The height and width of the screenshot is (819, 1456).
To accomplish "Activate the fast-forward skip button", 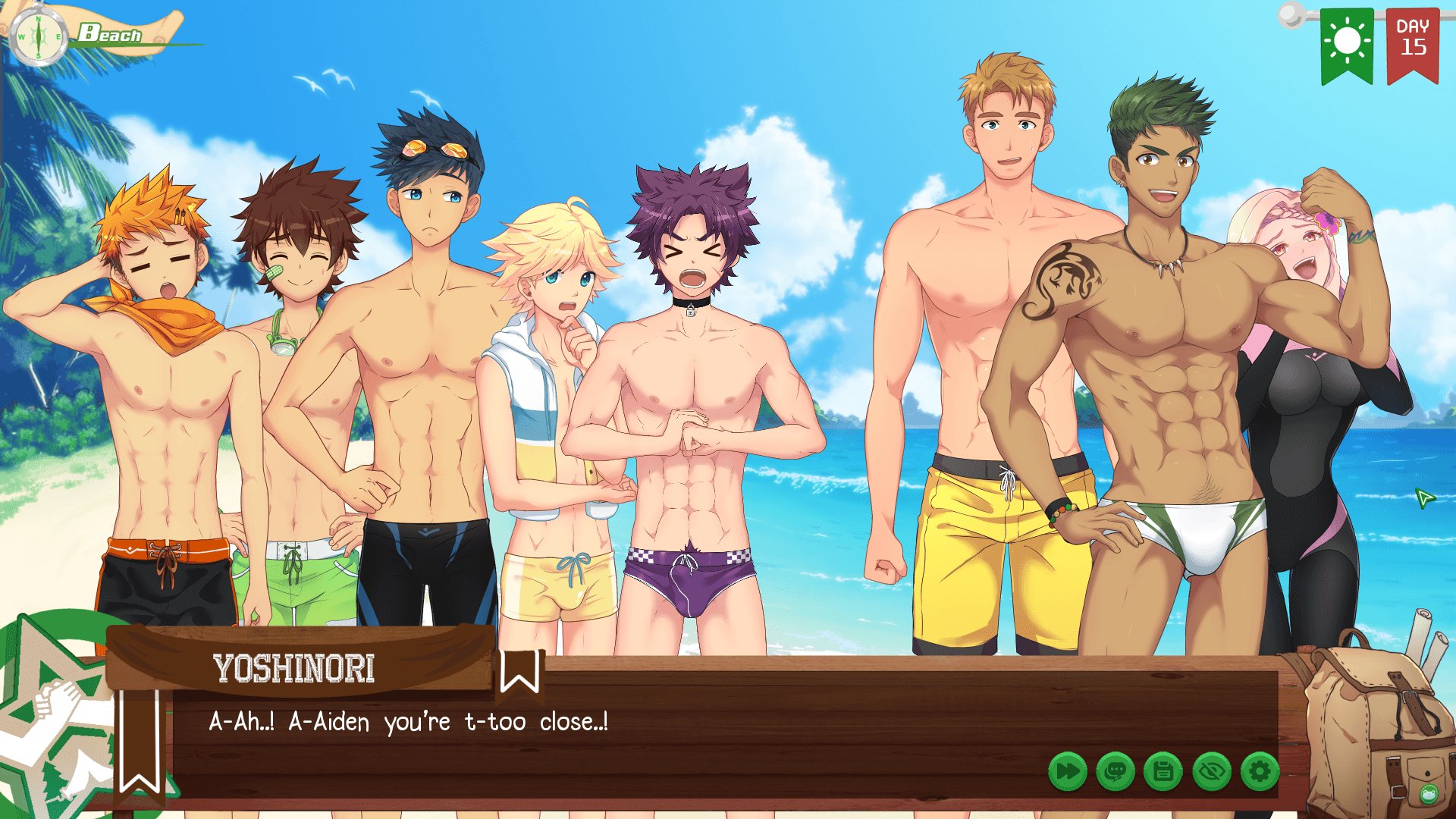I will tap(1067, 772).
